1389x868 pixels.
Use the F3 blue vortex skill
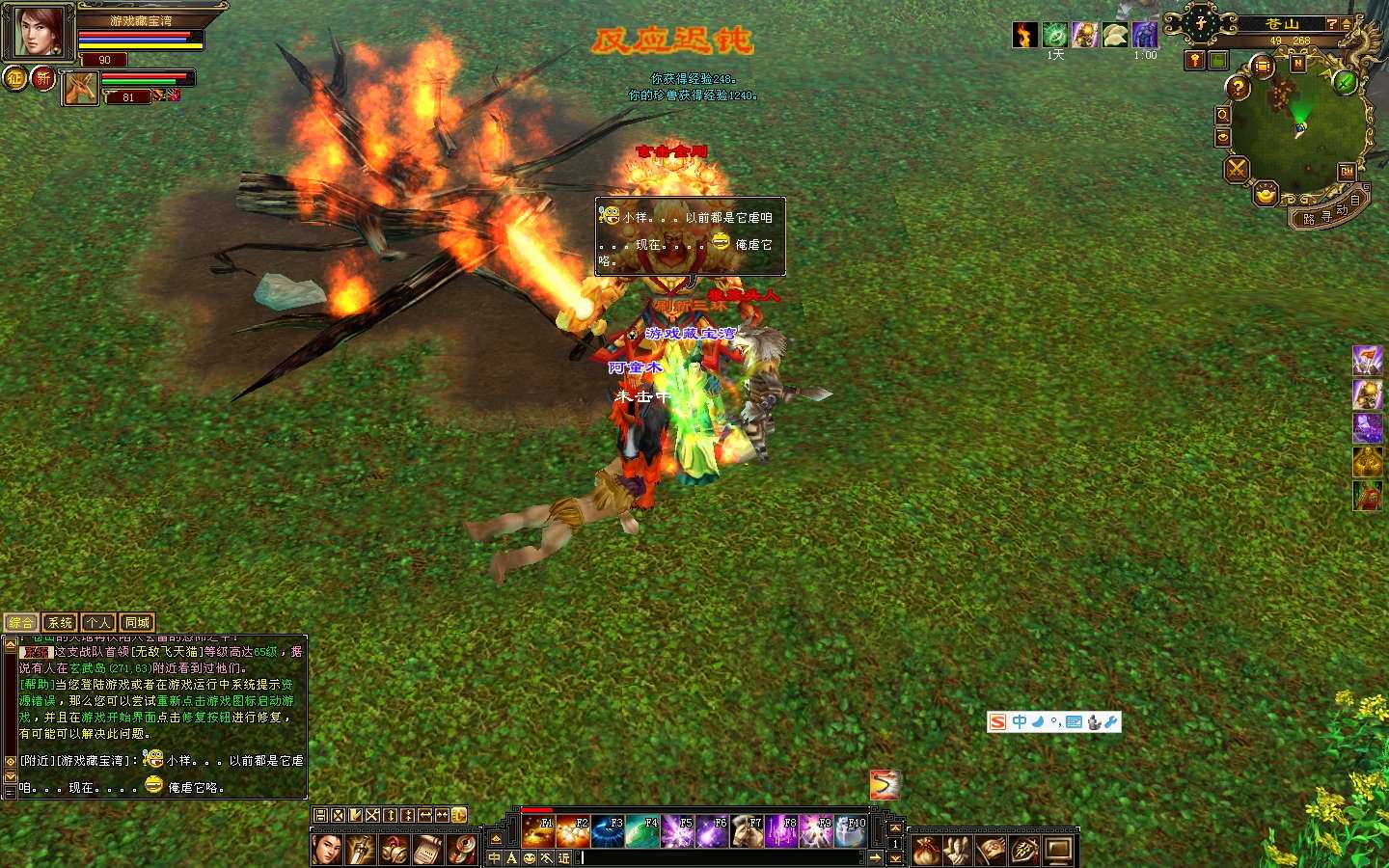click(608, 830)
